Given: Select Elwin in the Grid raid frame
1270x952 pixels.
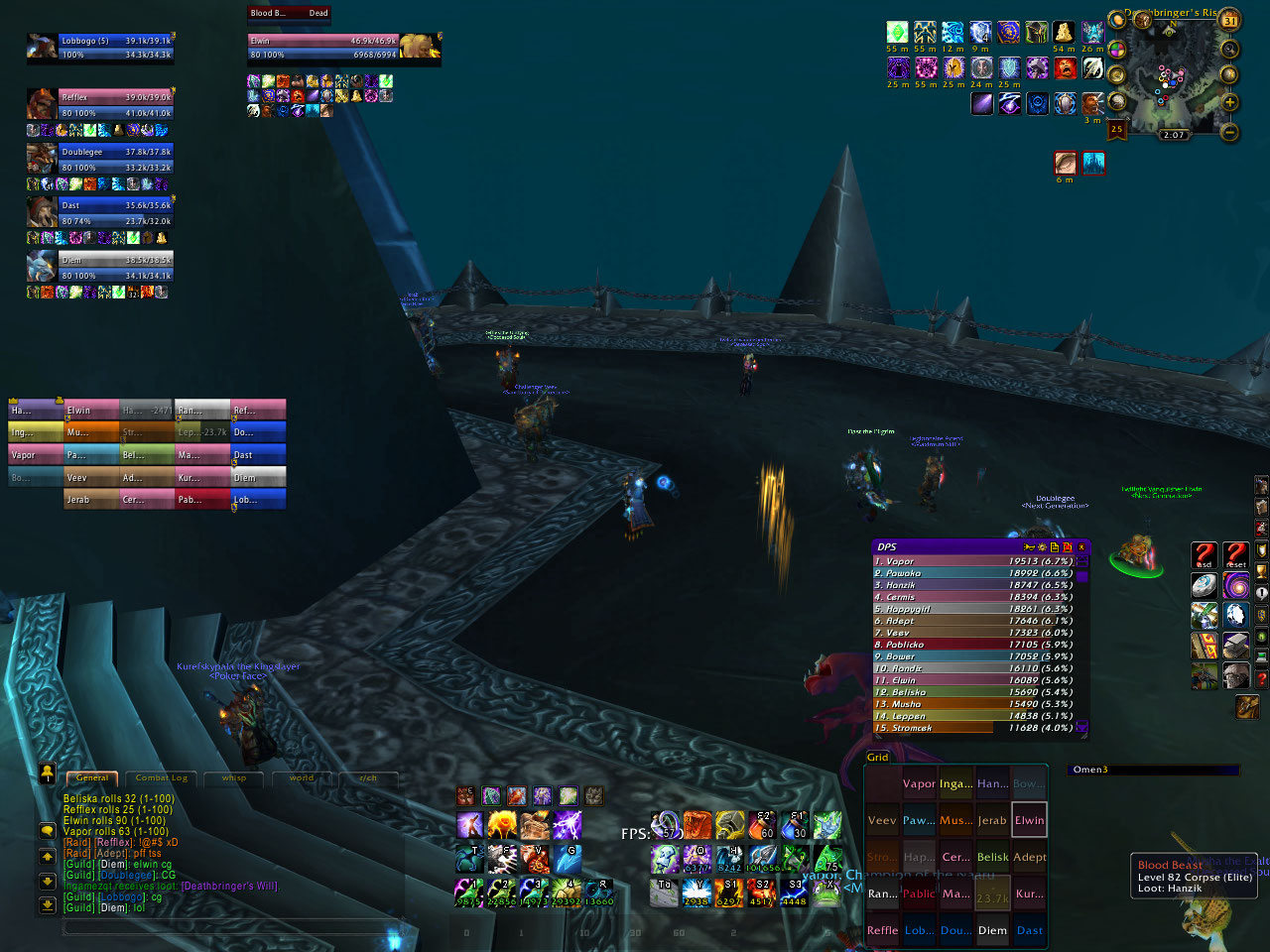Looking at the screenshot, I should tap(1029, 820).
